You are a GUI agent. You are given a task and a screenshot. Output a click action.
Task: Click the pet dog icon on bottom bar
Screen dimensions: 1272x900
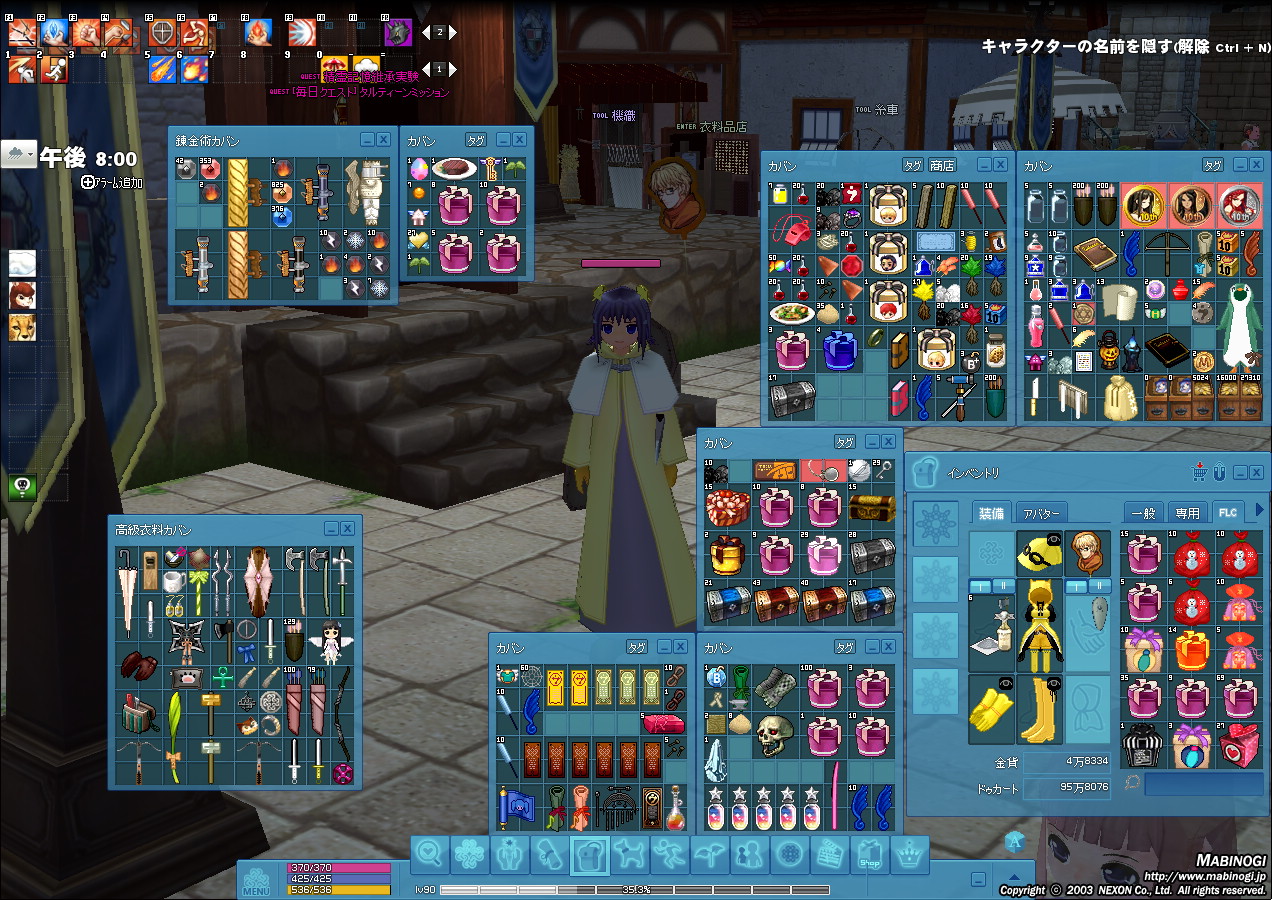pos(629,855)
